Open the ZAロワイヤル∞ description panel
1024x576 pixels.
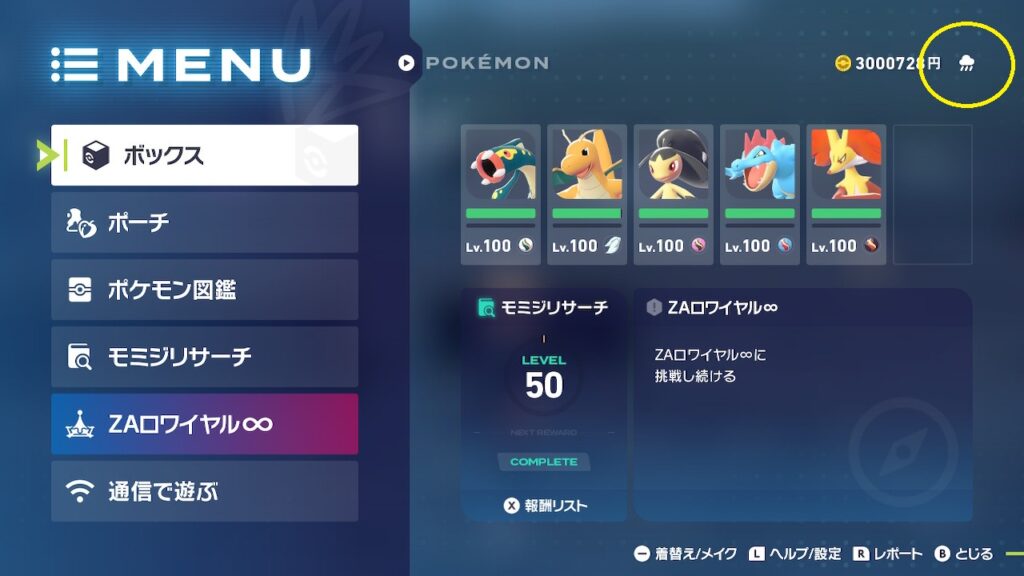coord(802,405)
